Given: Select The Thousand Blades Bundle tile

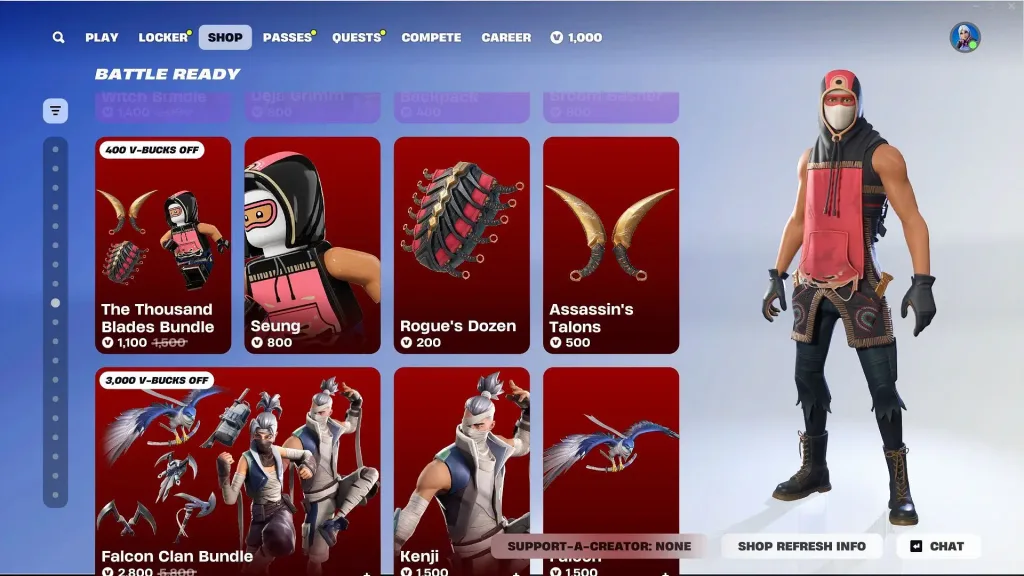Looking at the screenshot, I should [x=163, y=245].
